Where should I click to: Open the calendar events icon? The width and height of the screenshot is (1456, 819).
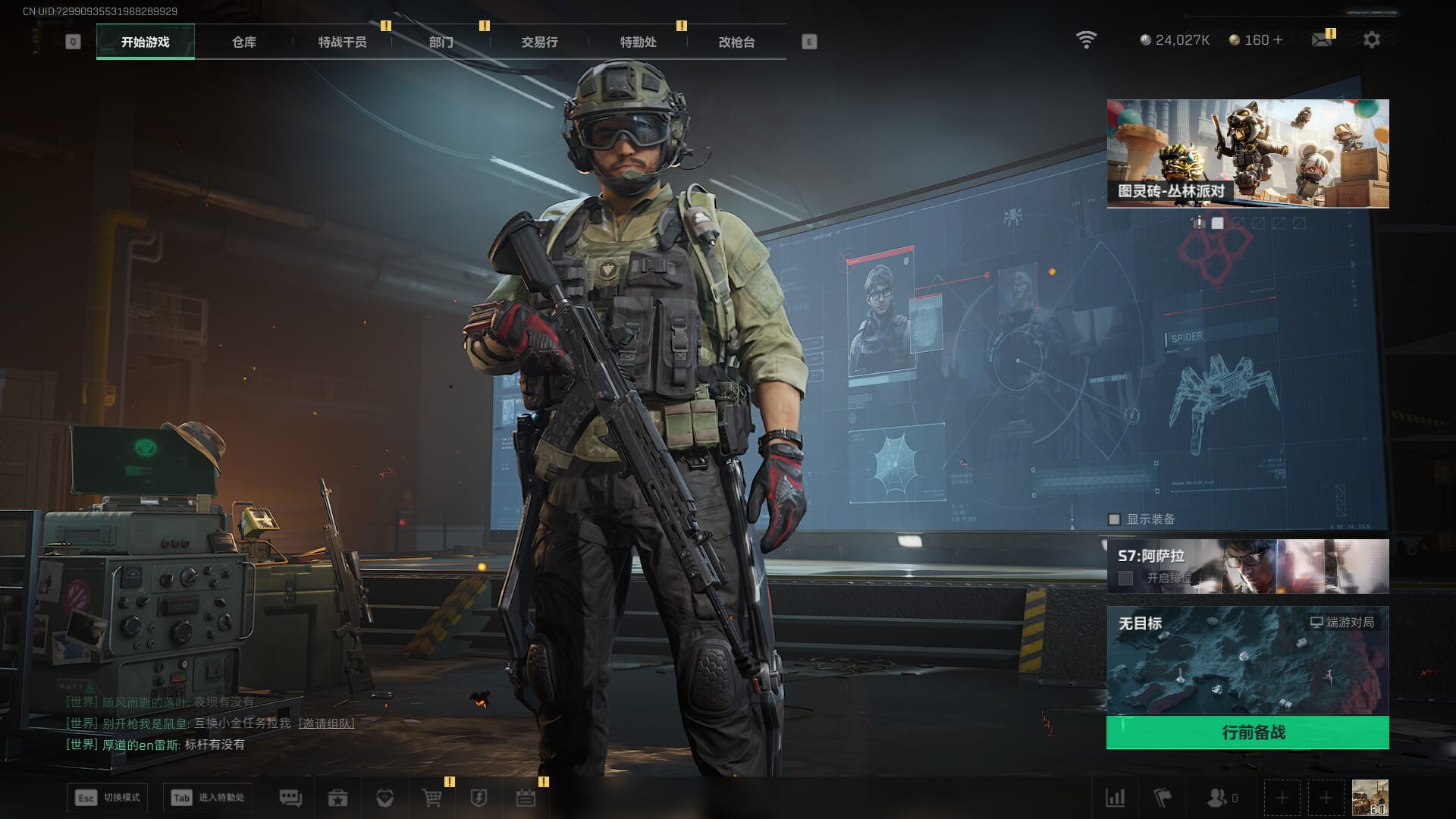526,798
